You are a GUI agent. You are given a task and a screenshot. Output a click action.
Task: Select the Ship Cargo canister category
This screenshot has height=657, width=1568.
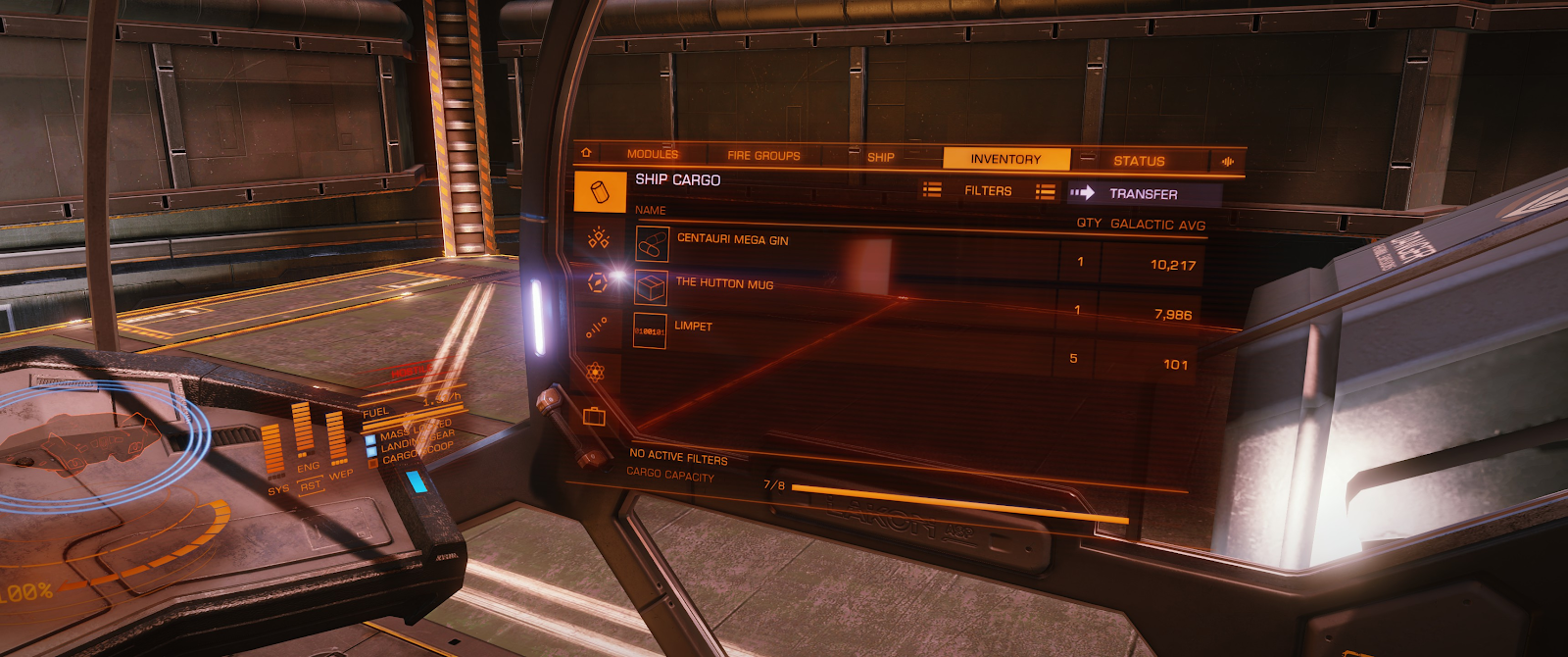tap(600, 191)
